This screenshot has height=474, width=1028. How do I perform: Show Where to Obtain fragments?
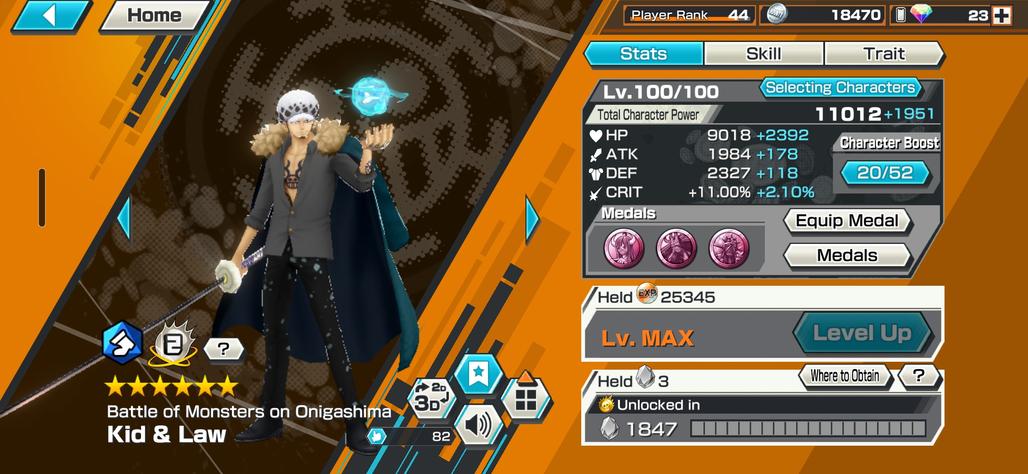845,376
